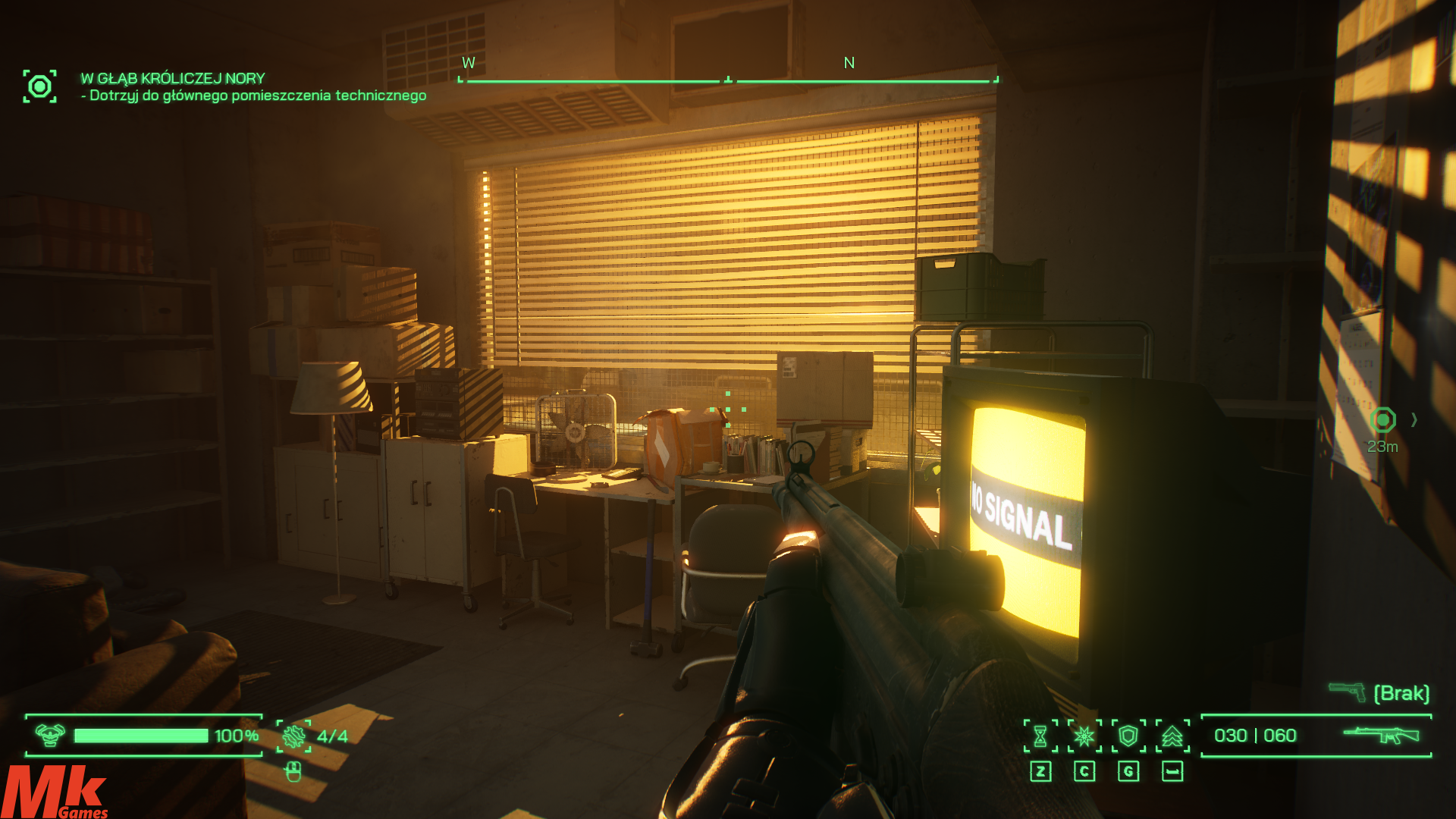Viewport: 1456px width, 819px height.
Task: Select the hourglass ability icon
Action: 1040,736
